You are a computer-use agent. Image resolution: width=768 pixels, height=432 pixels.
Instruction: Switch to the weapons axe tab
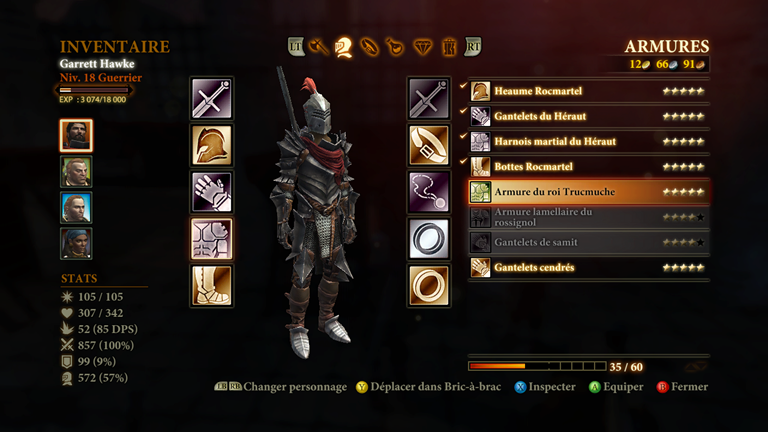pyautogui.click(x=320, y=45)
